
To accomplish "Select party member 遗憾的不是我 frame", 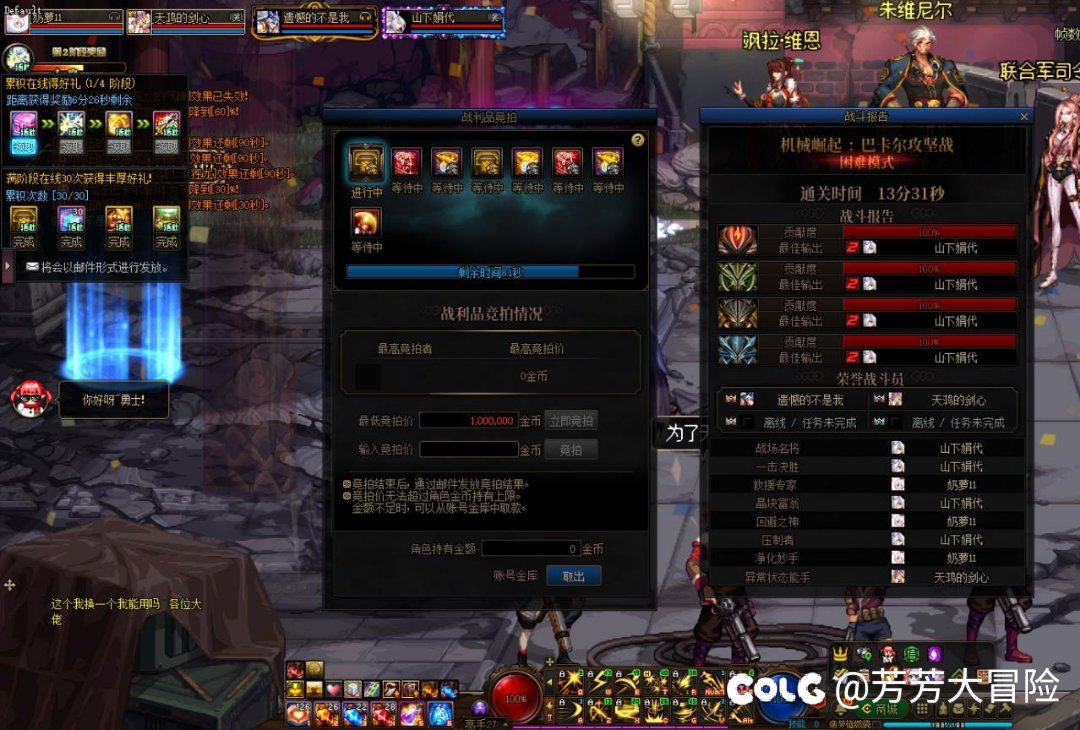I will pyautogui.click(x=314, y=22).
